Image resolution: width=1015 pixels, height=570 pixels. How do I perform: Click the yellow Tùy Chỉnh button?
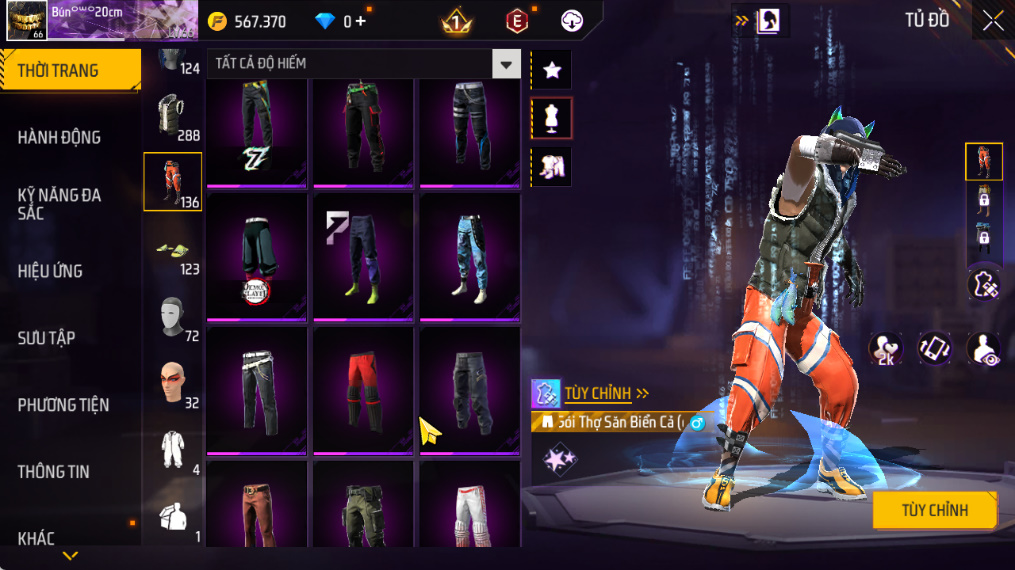(x=934, y=511)
